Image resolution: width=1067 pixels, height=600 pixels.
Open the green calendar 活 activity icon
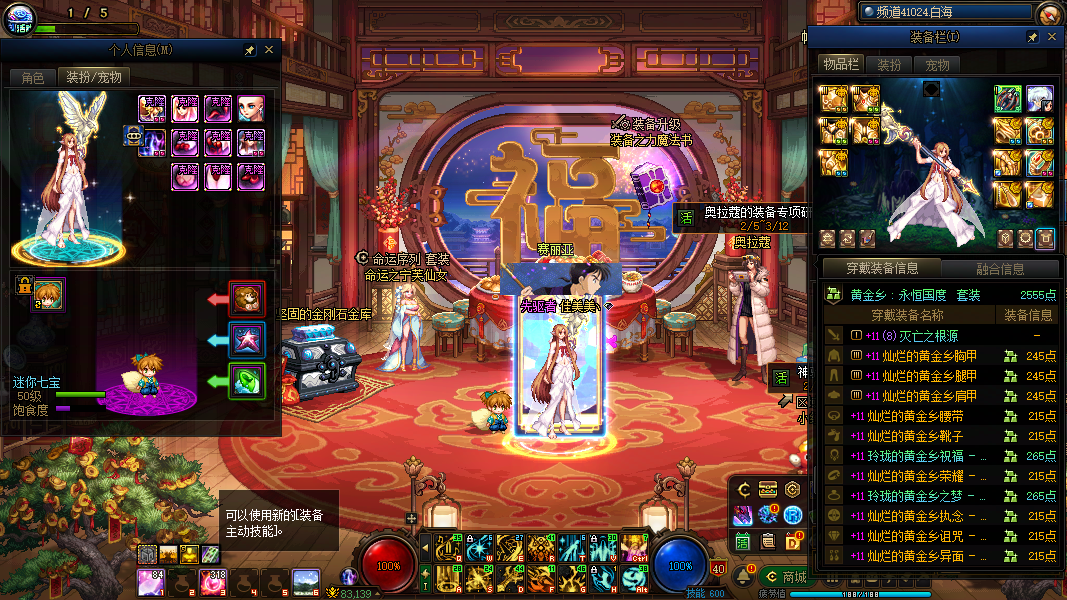click(742, 541)
